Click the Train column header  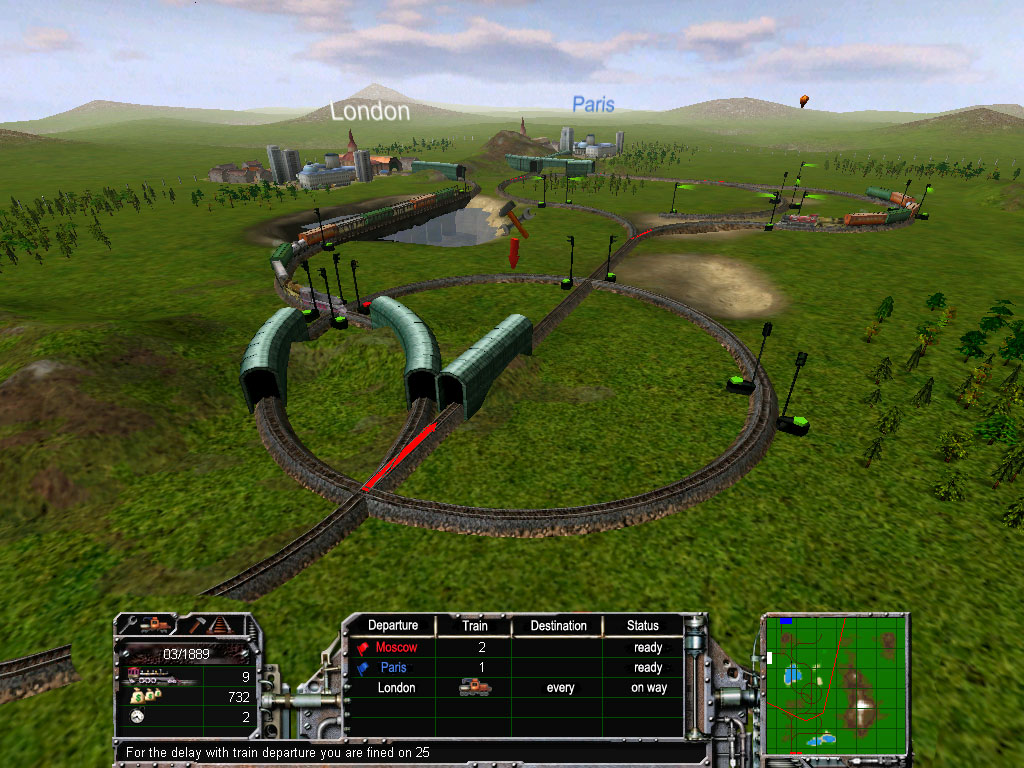coord(475,626)
